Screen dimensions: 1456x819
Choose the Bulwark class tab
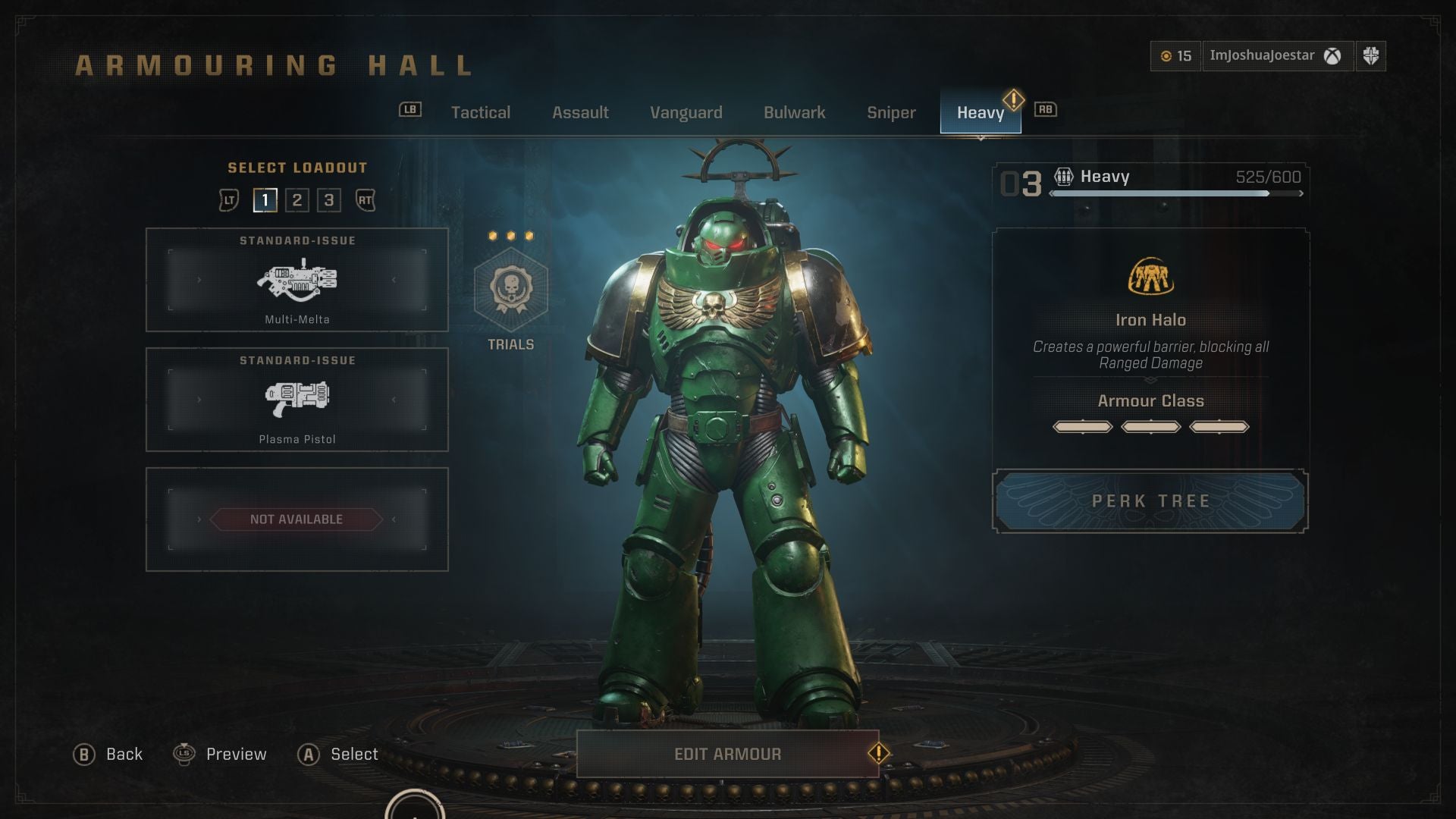point(794,112)
